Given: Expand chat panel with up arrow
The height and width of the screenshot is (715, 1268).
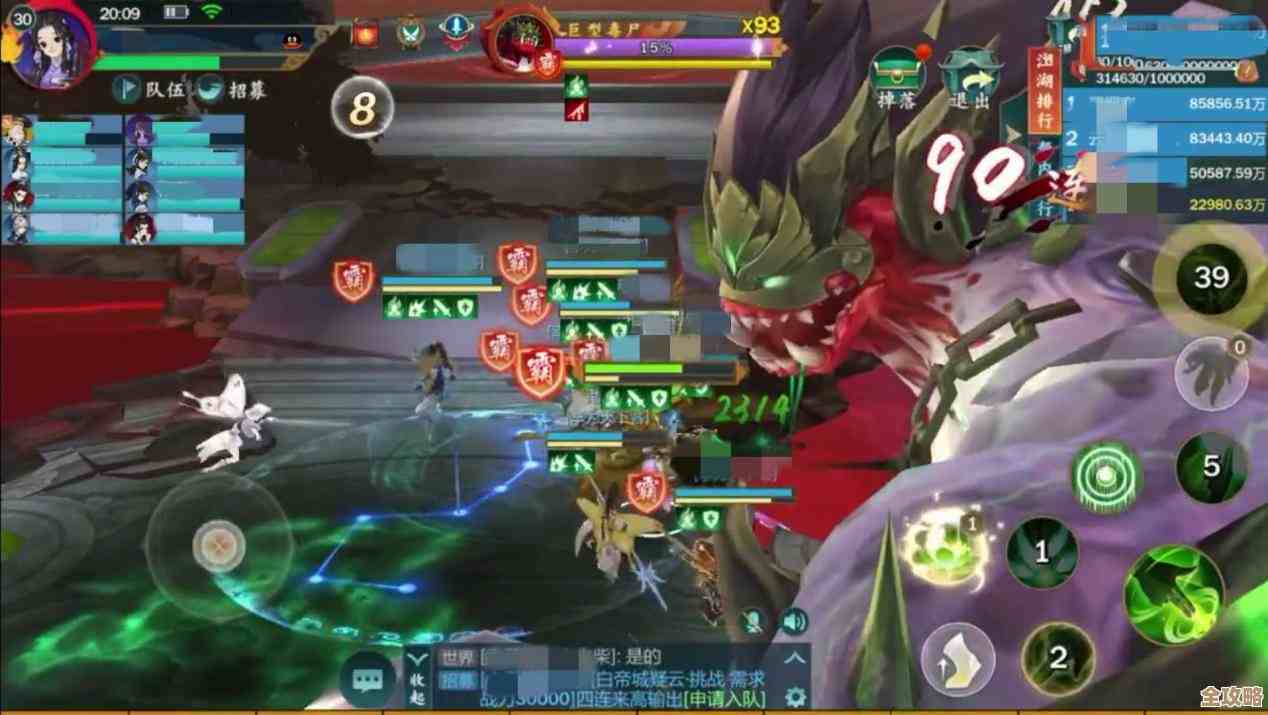Looking at the screenshot, I should point(796,658).
